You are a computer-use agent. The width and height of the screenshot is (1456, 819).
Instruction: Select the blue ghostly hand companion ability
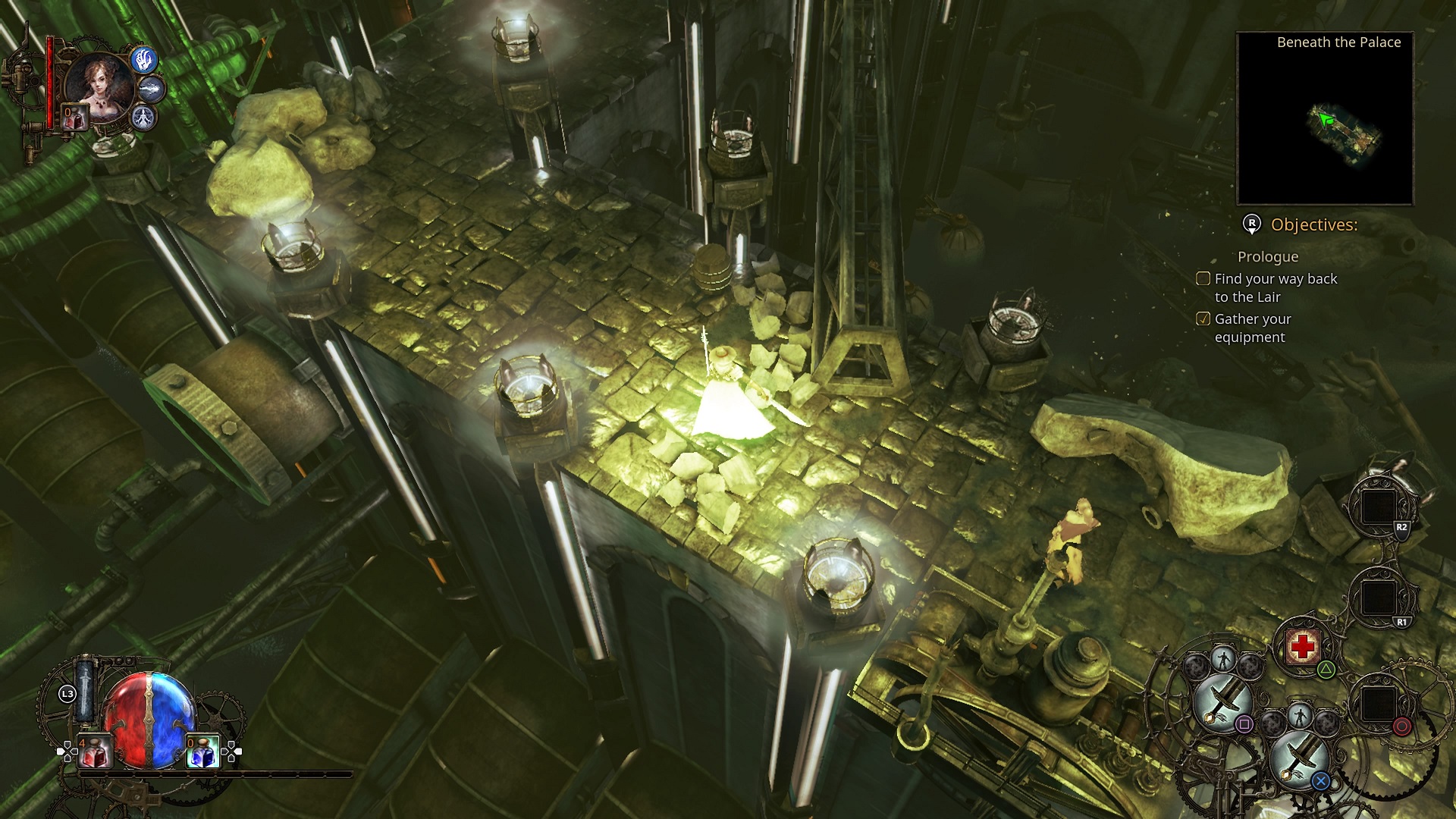coord(144,59)
